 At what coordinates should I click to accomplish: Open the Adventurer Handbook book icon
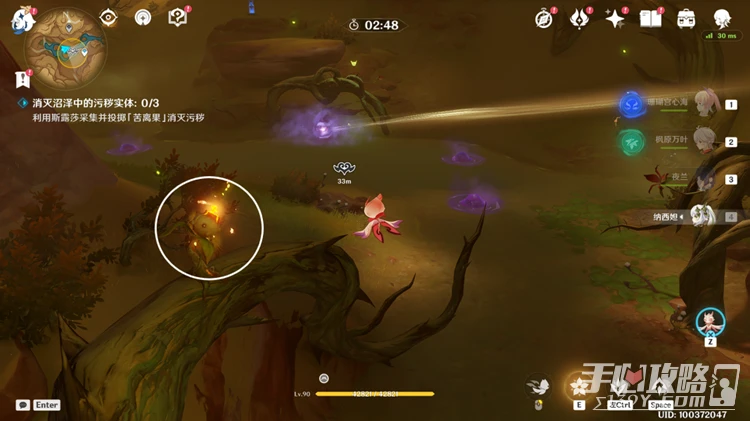click(x=651, y=18)
